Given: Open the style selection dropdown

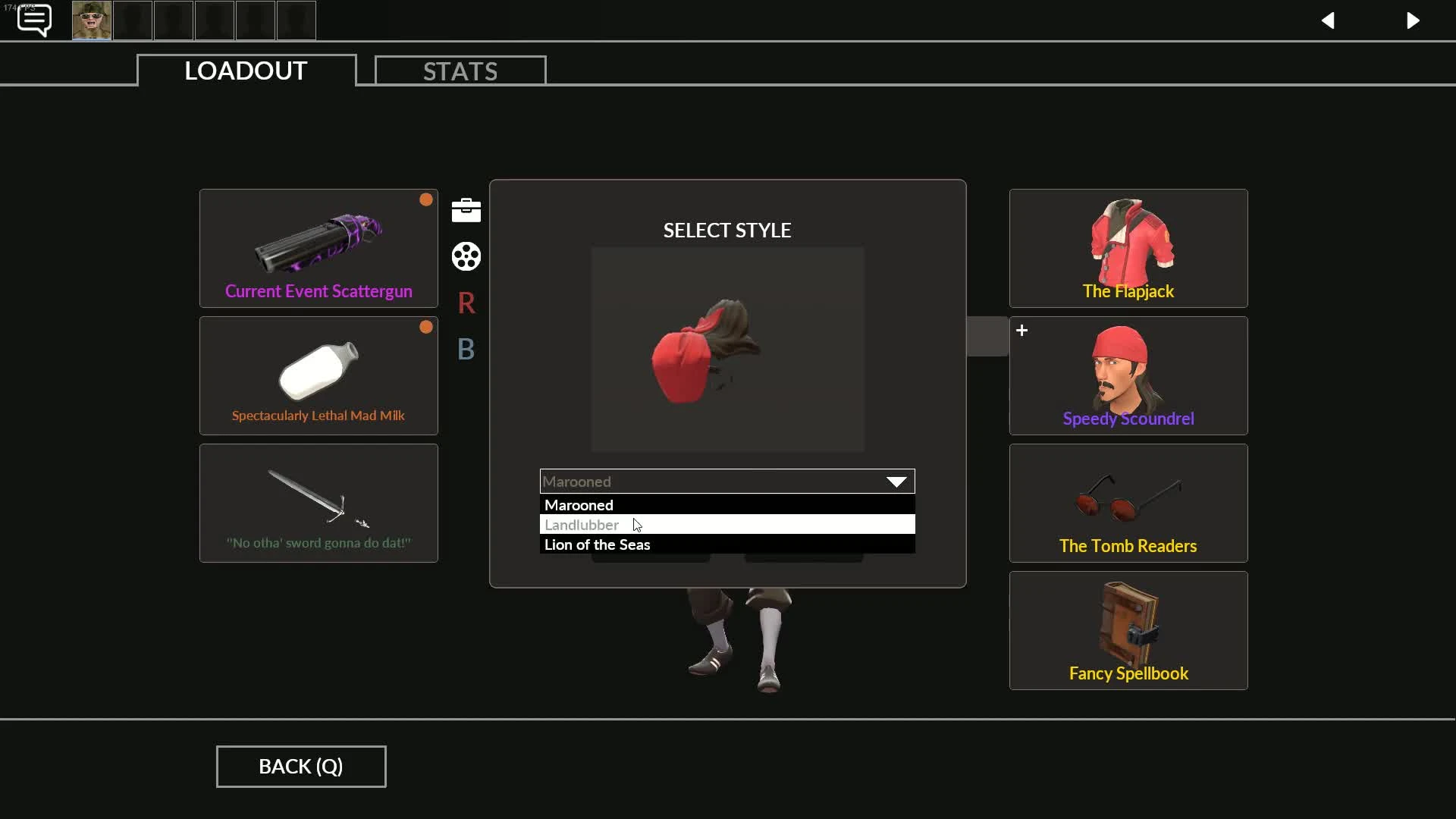Looking at the screenshot, I should (896, 481).
